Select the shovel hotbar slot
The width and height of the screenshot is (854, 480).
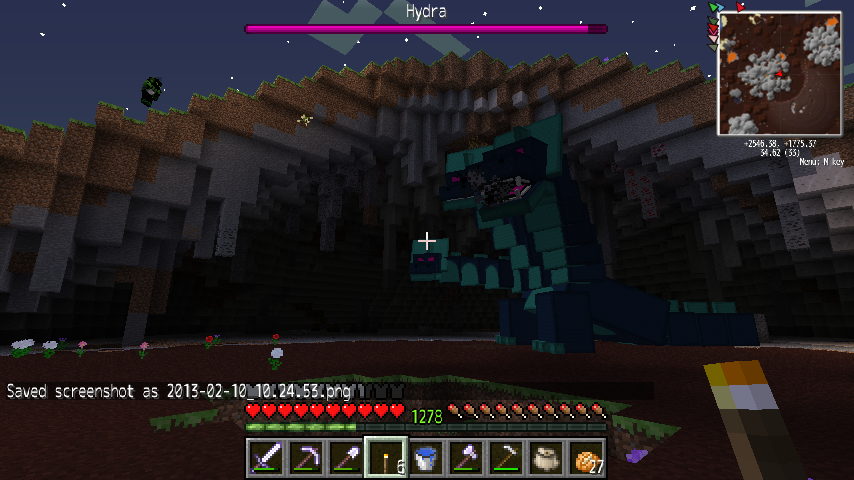click(346, 458)
